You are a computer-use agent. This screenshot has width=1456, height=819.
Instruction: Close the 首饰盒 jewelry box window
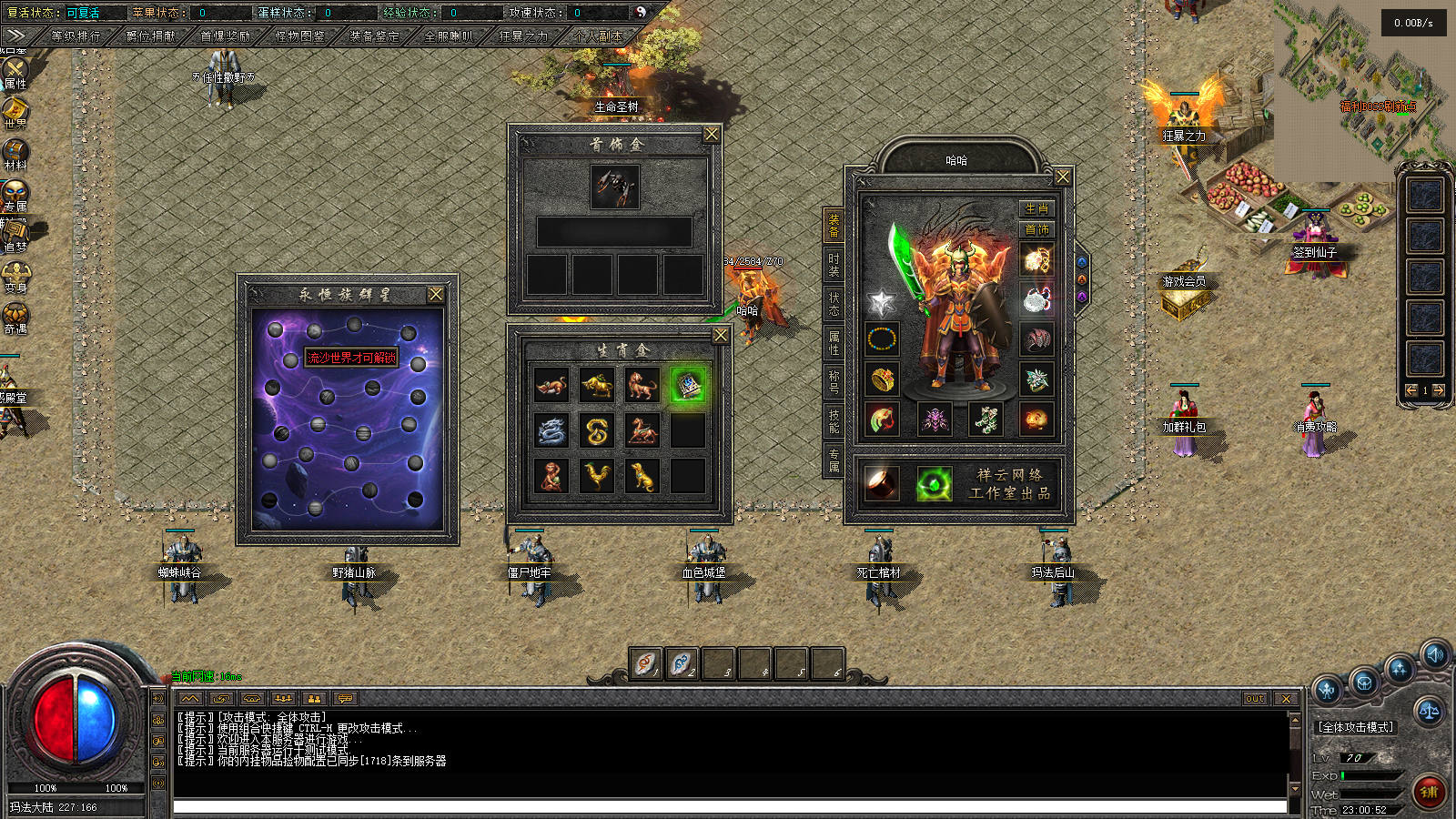[712, 135]
